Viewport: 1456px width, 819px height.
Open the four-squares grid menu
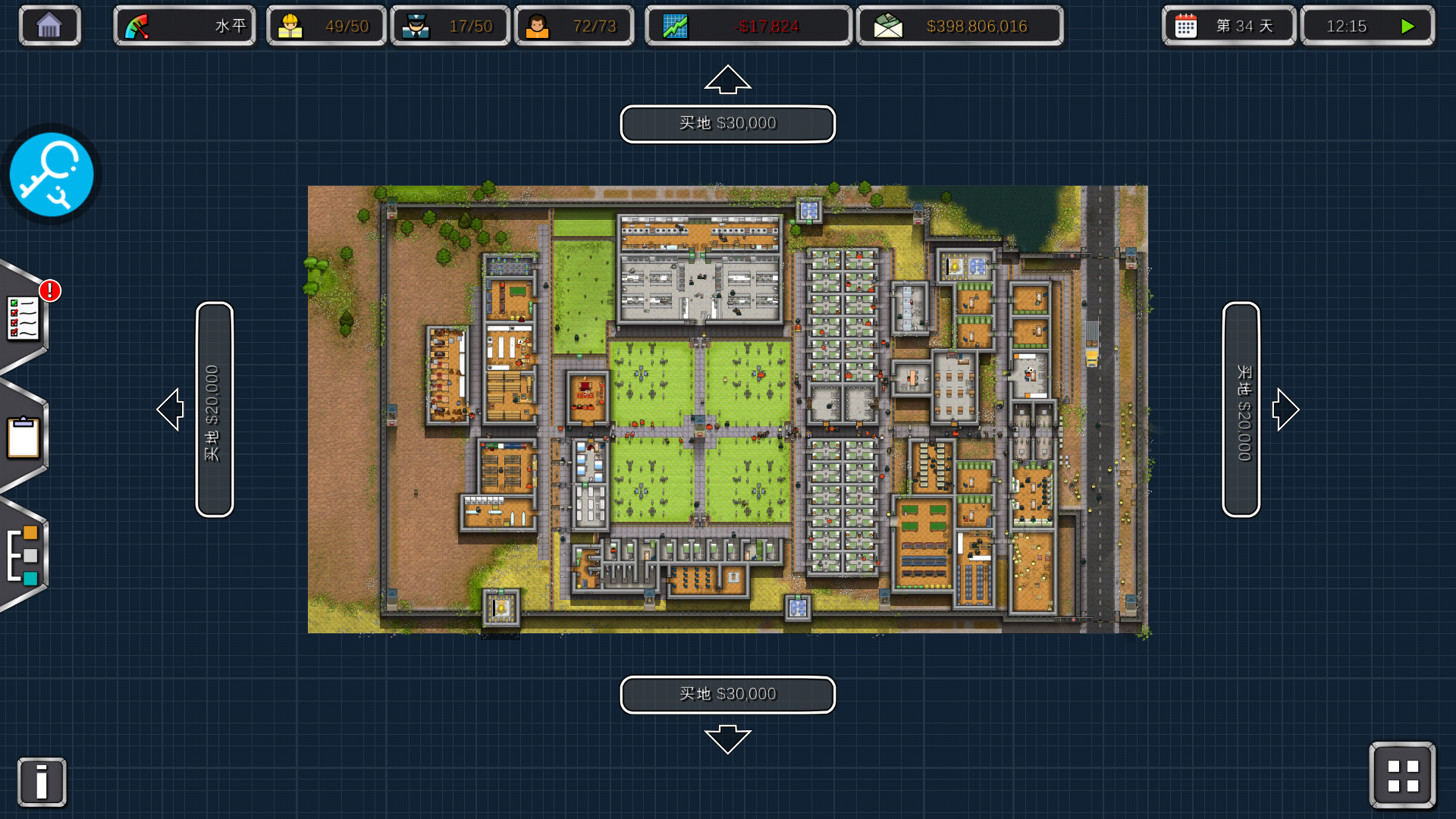click(x=1402, y=776)
